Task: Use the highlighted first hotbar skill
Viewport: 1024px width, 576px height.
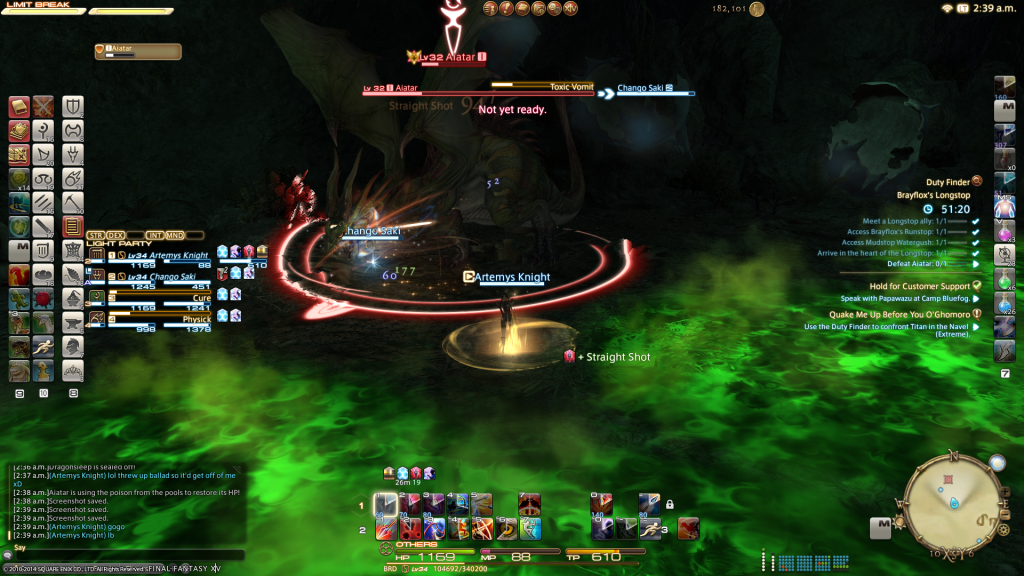Action: pos(385,504)
